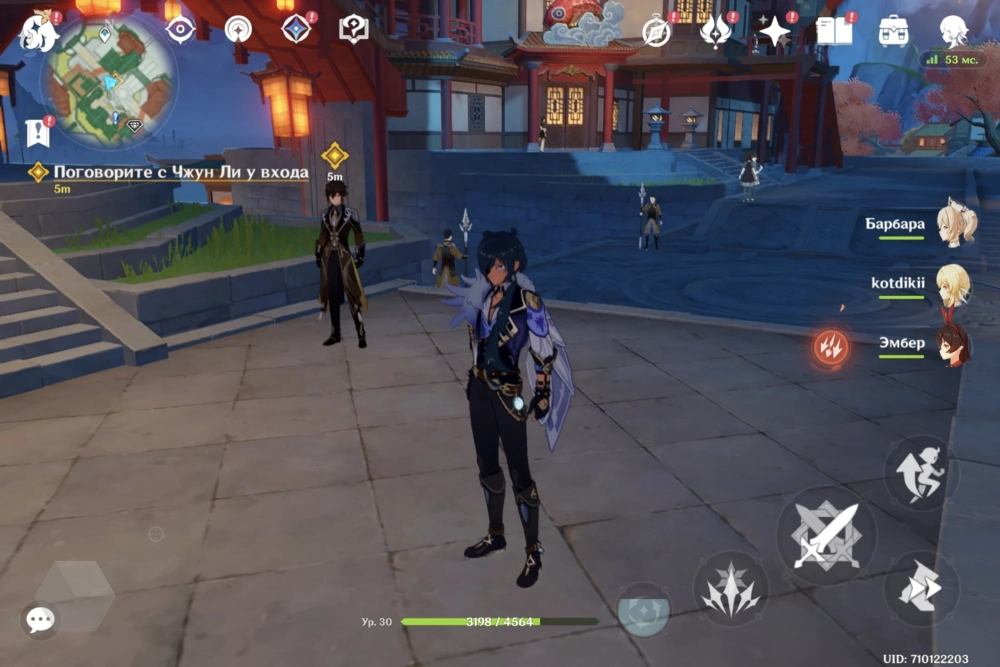Open the chat speech-bubble button
Viewport: 1000px width, 667px height.
click(x=39, y=620)
